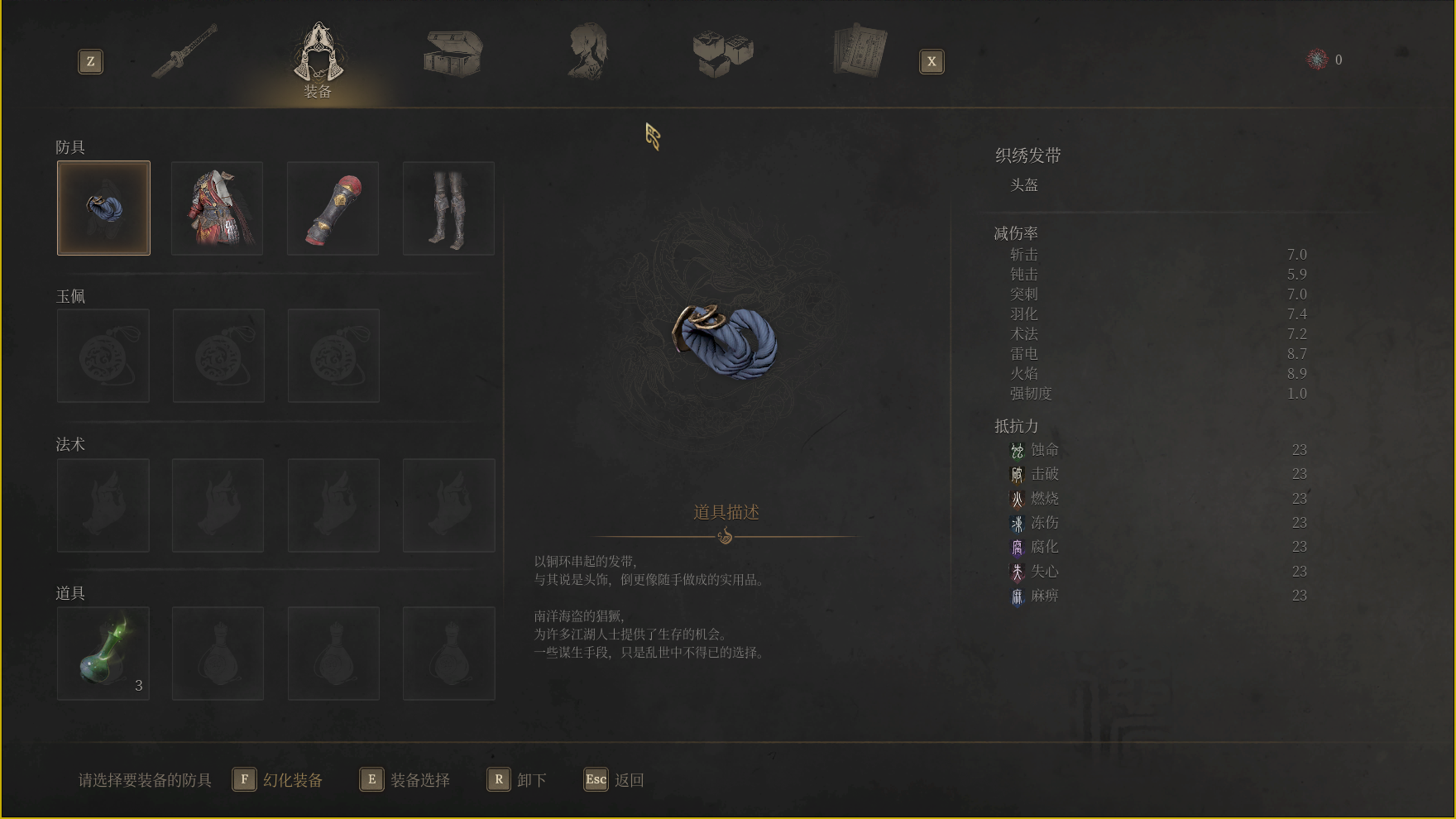Select the 装备 equipment tab
The width and height of the screenshot is (1456, 819).
coord(318,58)
